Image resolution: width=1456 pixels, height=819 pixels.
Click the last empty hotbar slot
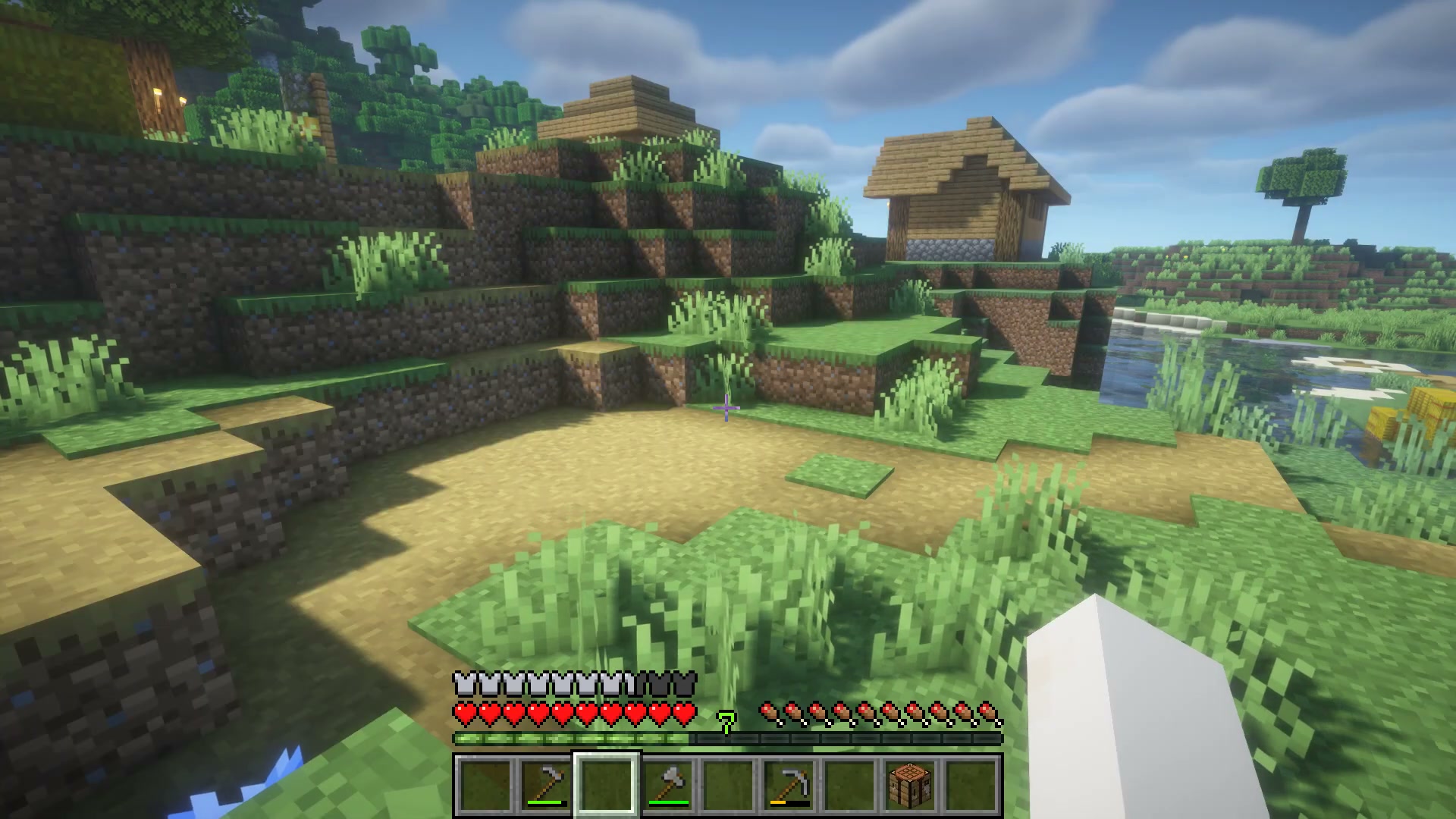click(971, 786)
